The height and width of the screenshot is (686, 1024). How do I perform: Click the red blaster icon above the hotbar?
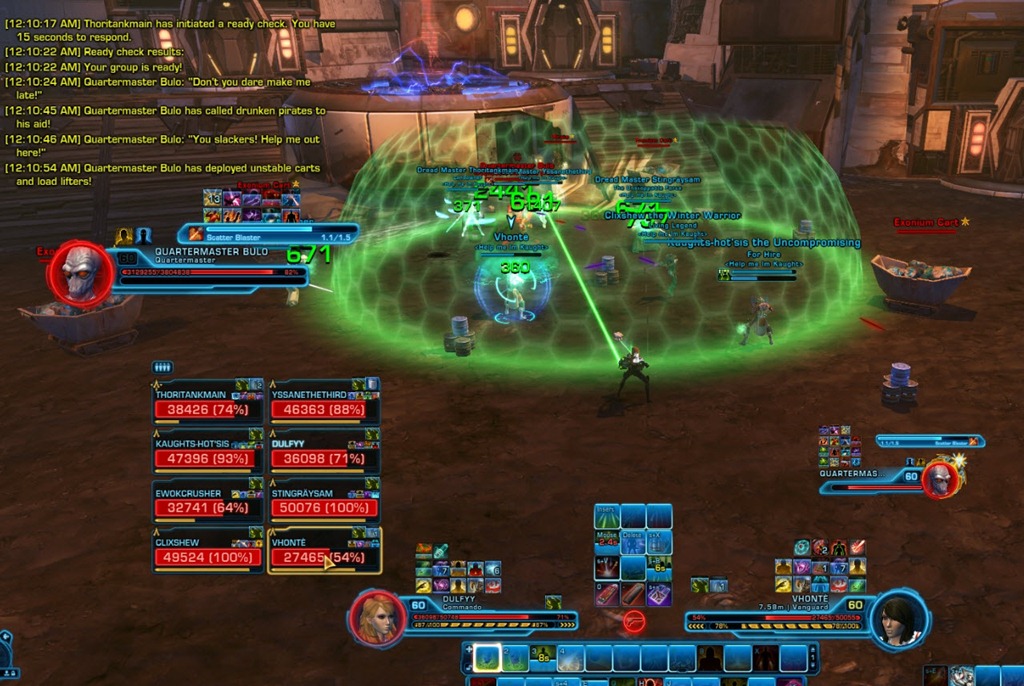click(632, 620)
